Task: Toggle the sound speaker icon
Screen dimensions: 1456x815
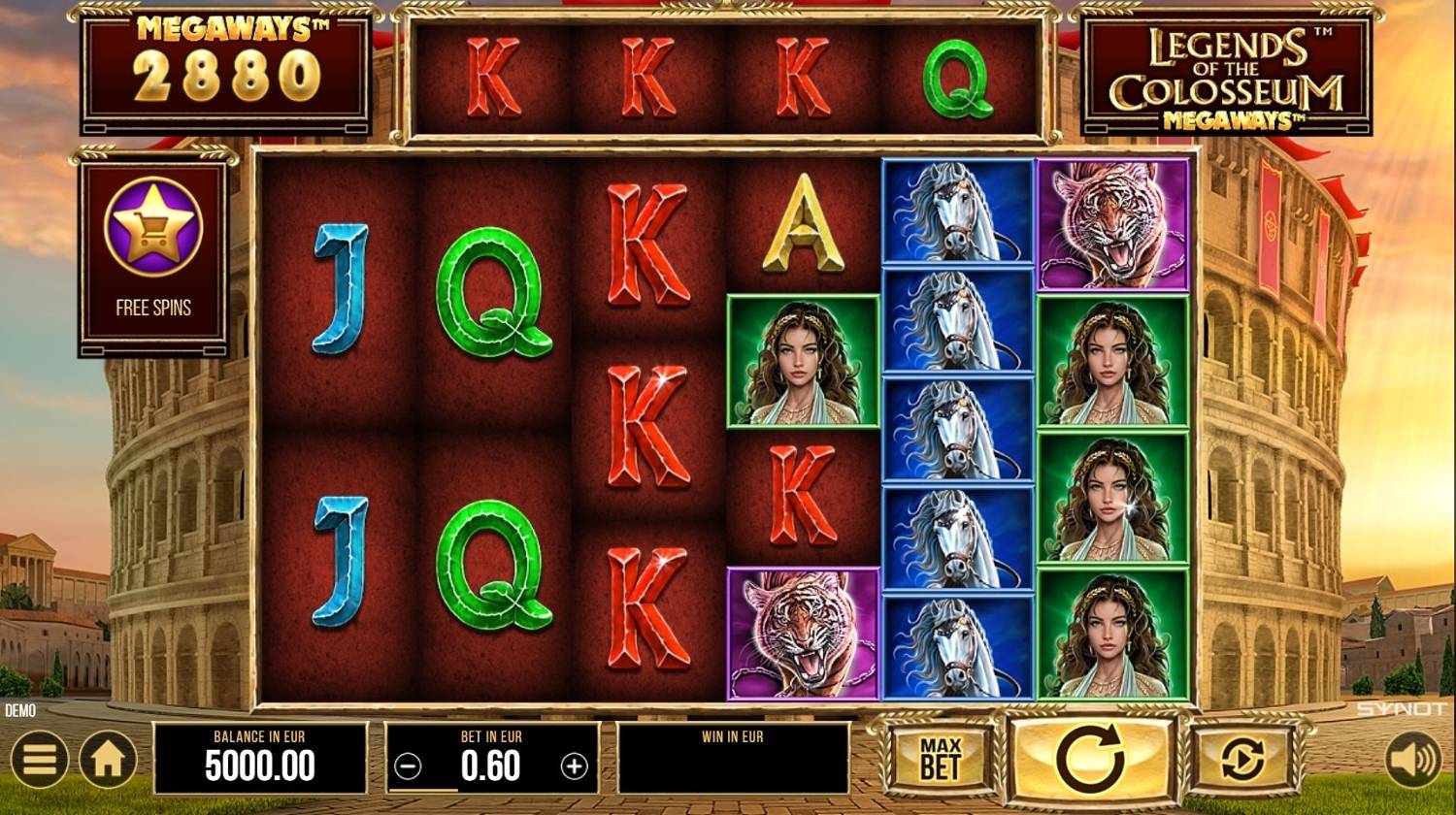Action: pos(1413,760)
